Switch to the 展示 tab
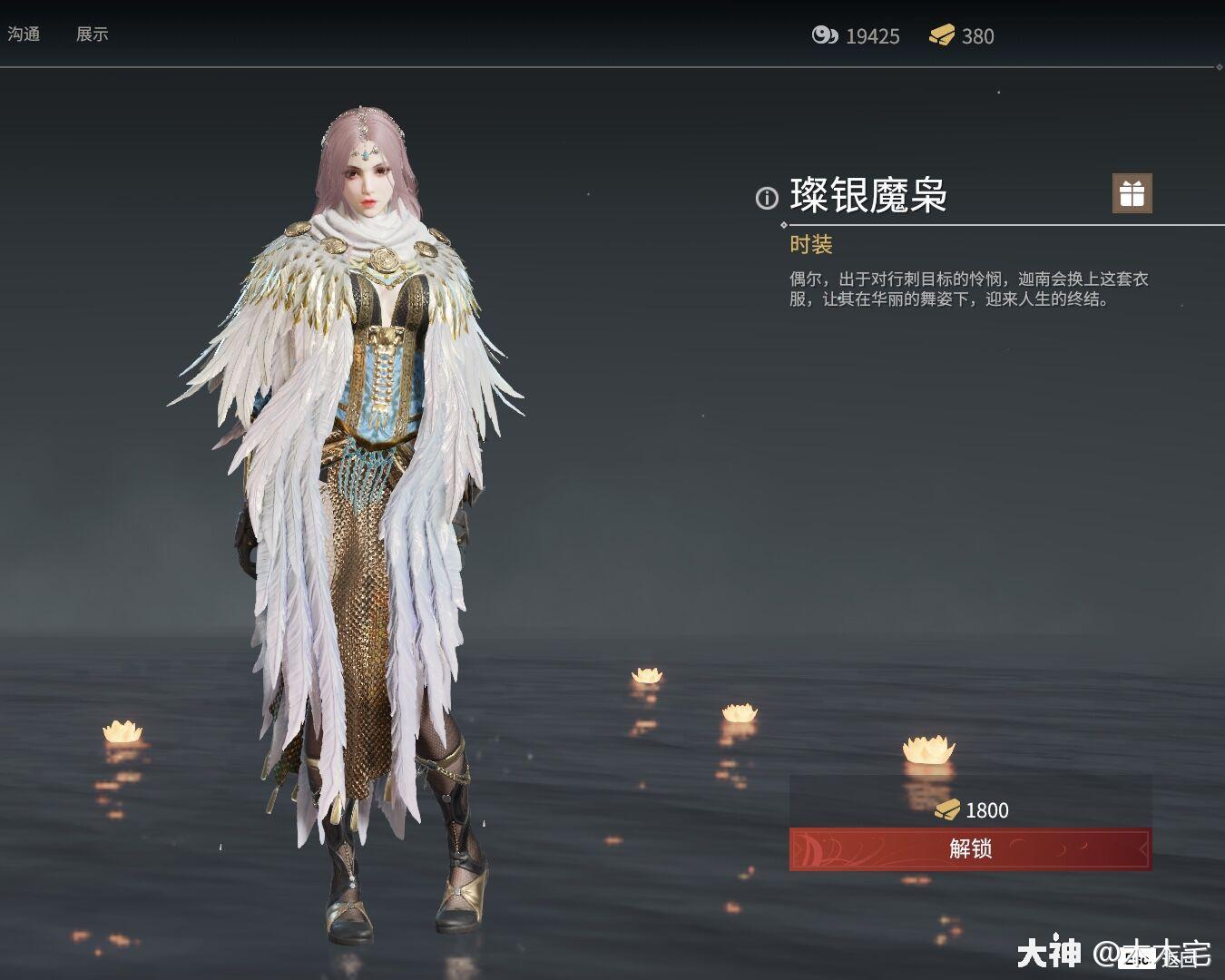Image resolution: width=1225 pixels, height=980 pixels. tap(93, 34)
